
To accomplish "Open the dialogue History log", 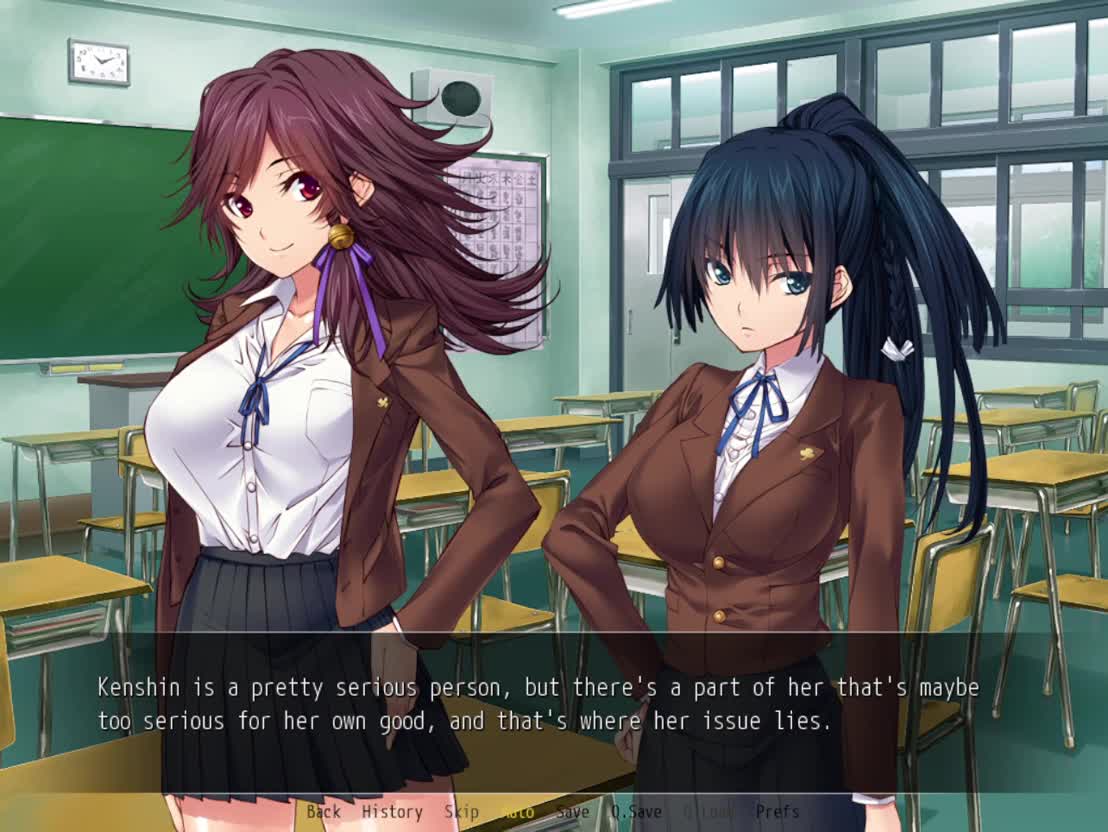I will 392,812.
